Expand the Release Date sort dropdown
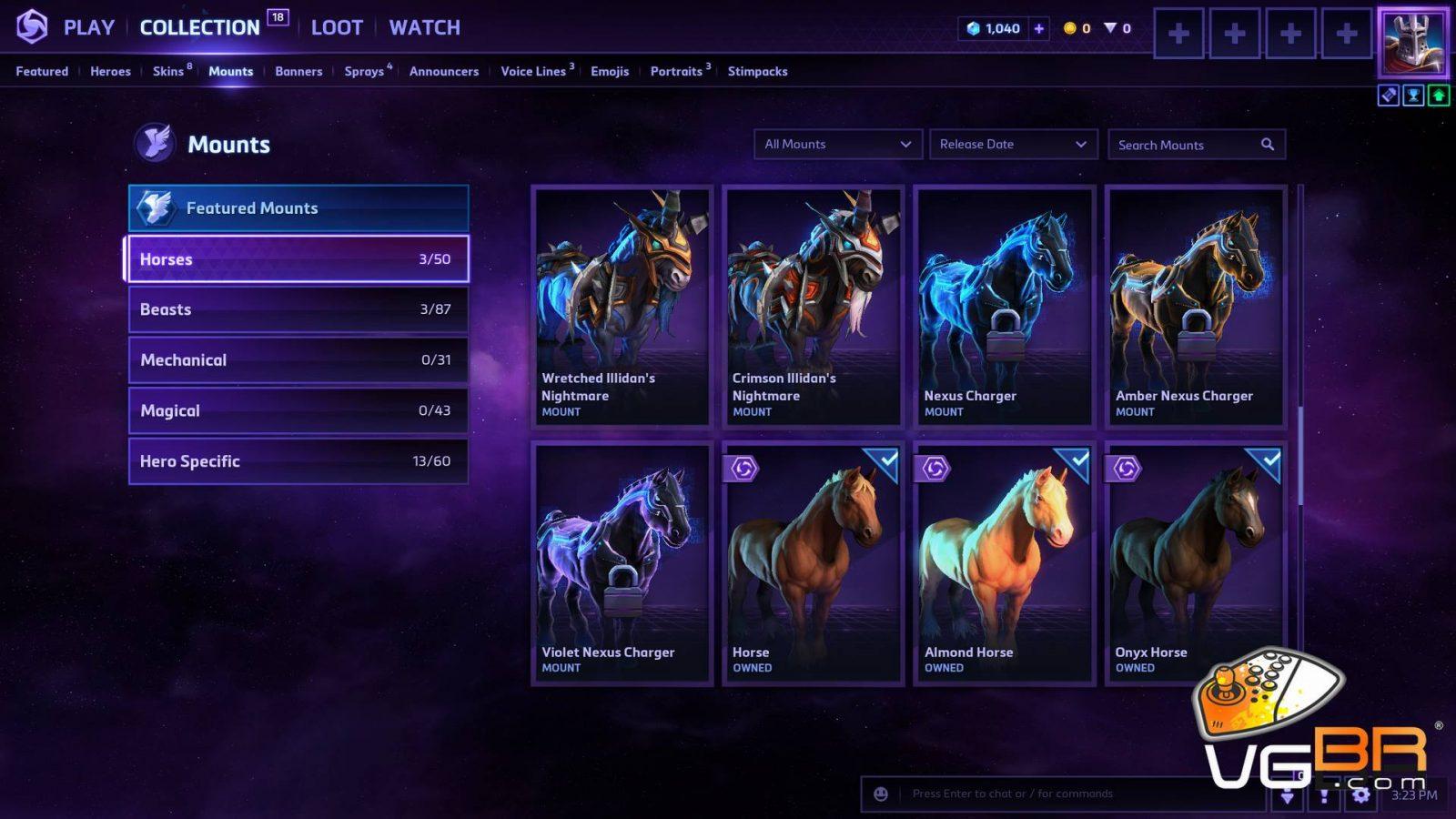The height and width of the screenshot is (819, 1456). click(x=1013, y=145)
